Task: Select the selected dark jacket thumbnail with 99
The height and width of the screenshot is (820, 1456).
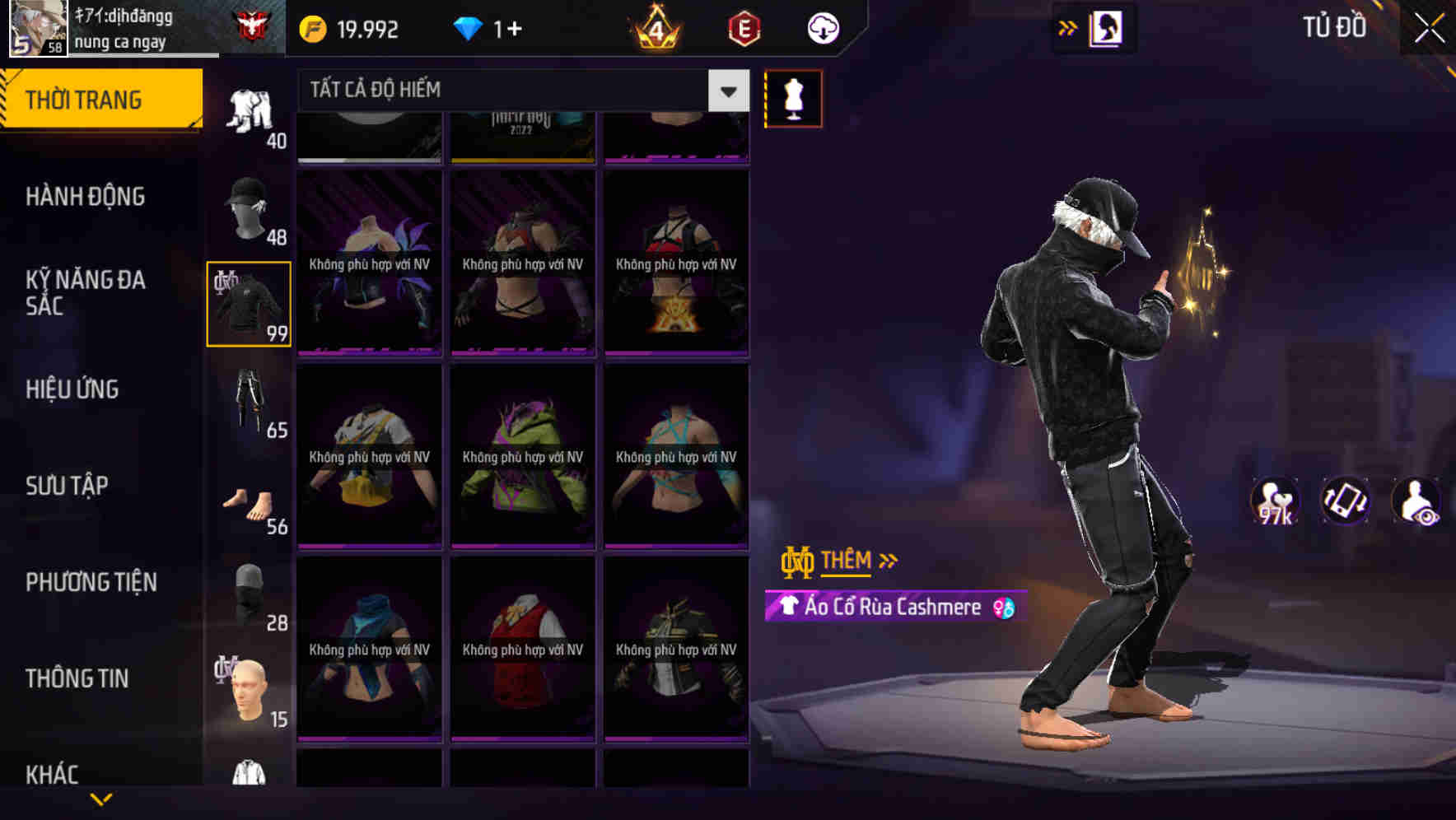Action: tap(248, 303)
